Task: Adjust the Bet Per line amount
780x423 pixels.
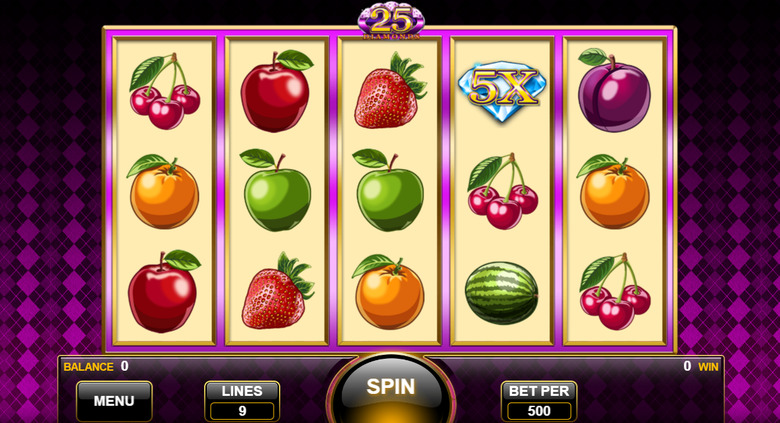Action: (539, 401)
